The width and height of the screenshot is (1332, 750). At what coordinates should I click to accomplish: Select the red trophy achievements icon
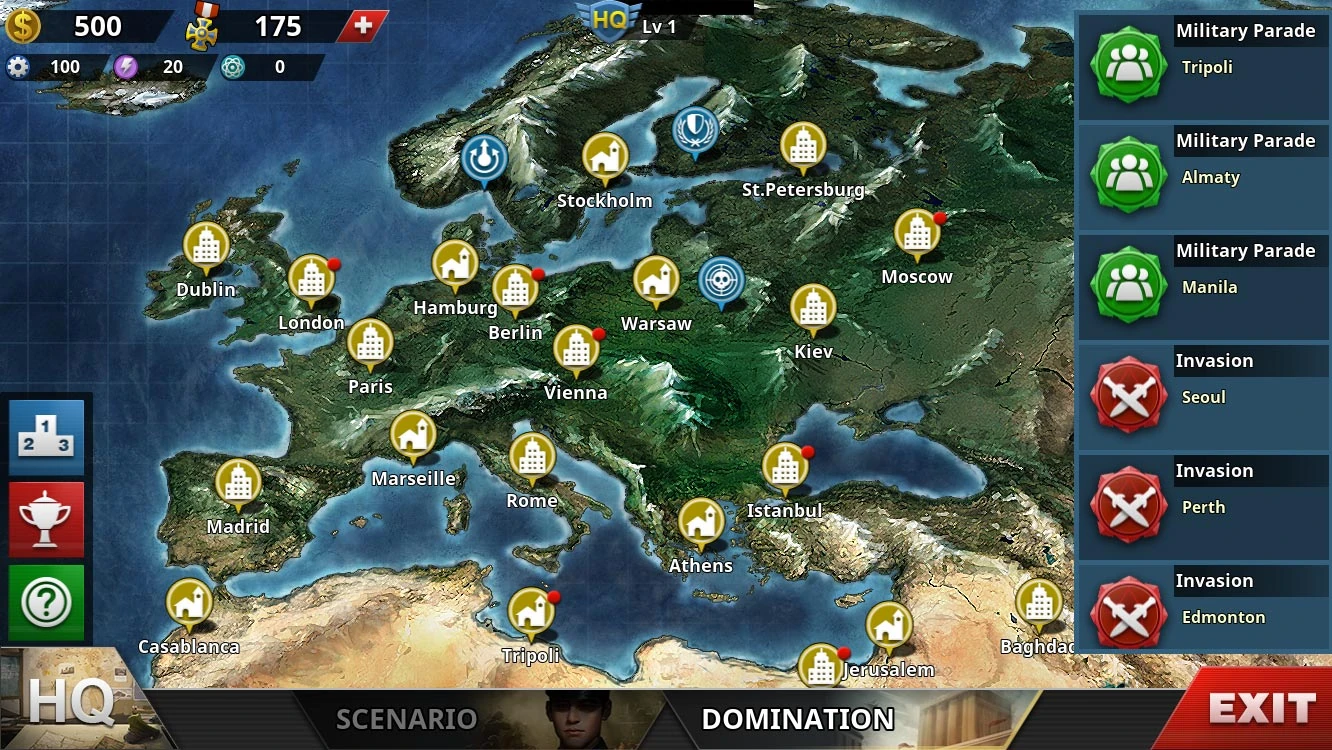point(46,519)
